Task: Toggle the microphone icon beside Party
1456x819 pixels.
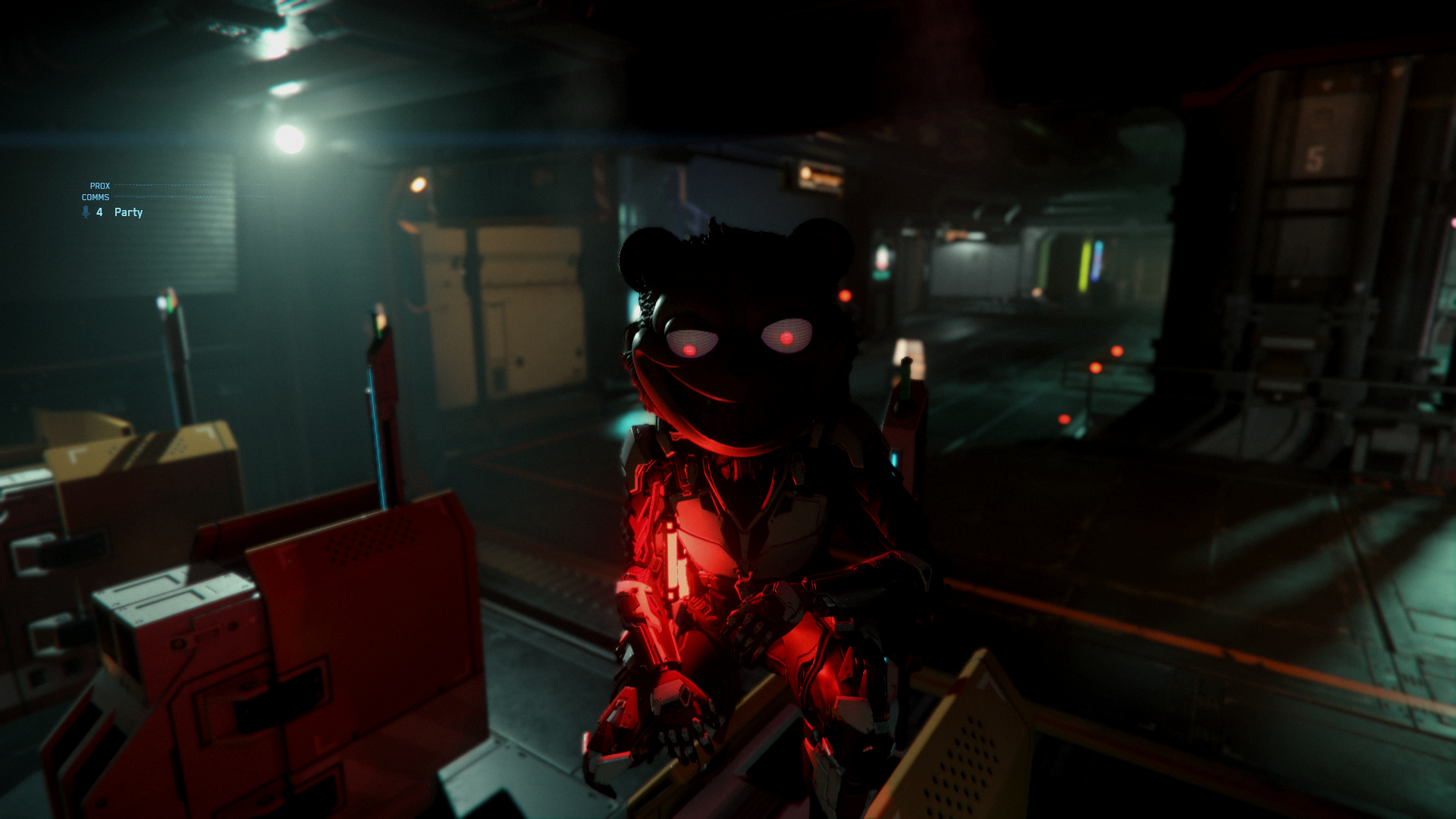Action: [x=86, y=212]
